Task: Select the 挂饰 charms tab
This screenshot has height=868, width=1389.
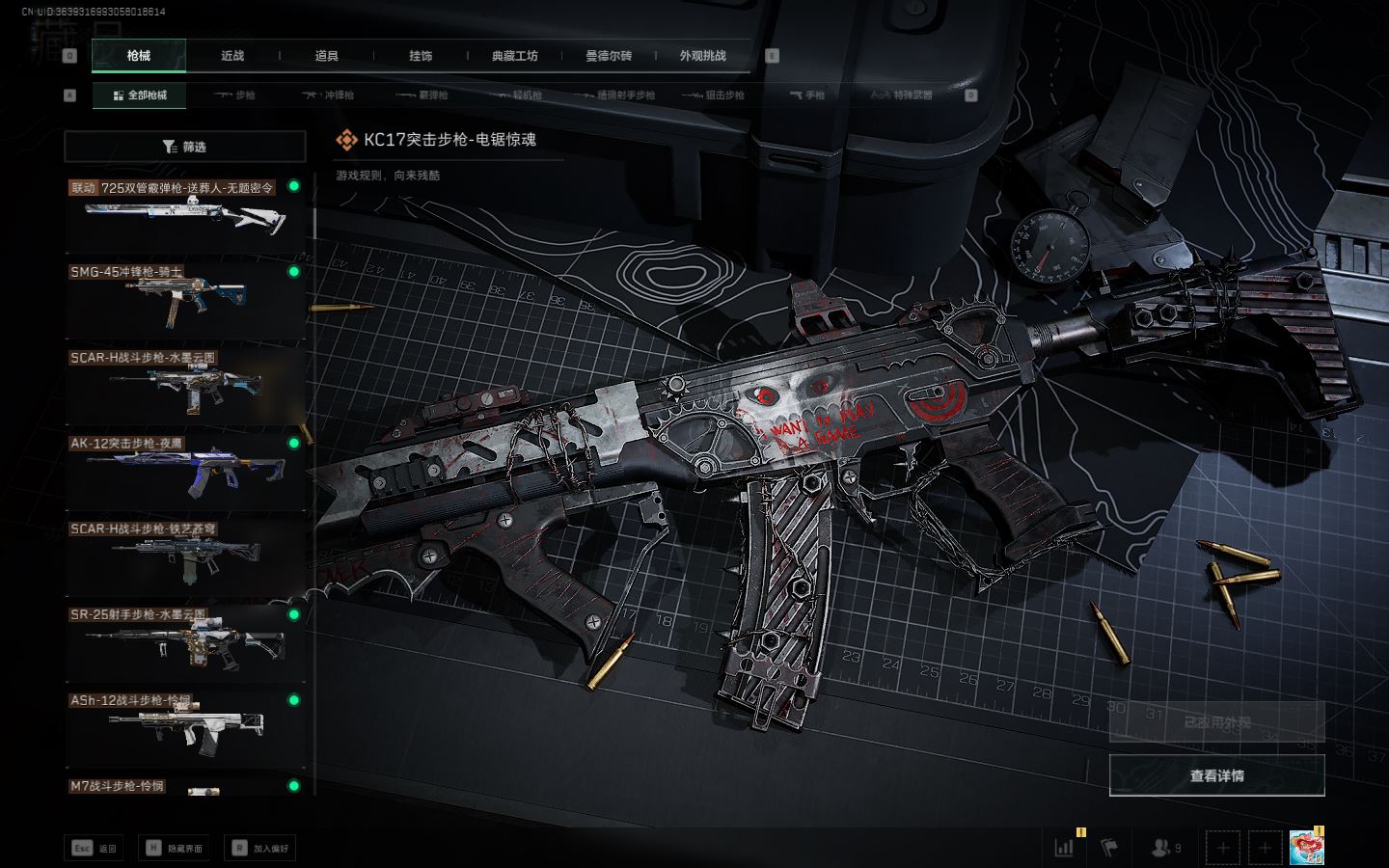Action: [421, 56]
